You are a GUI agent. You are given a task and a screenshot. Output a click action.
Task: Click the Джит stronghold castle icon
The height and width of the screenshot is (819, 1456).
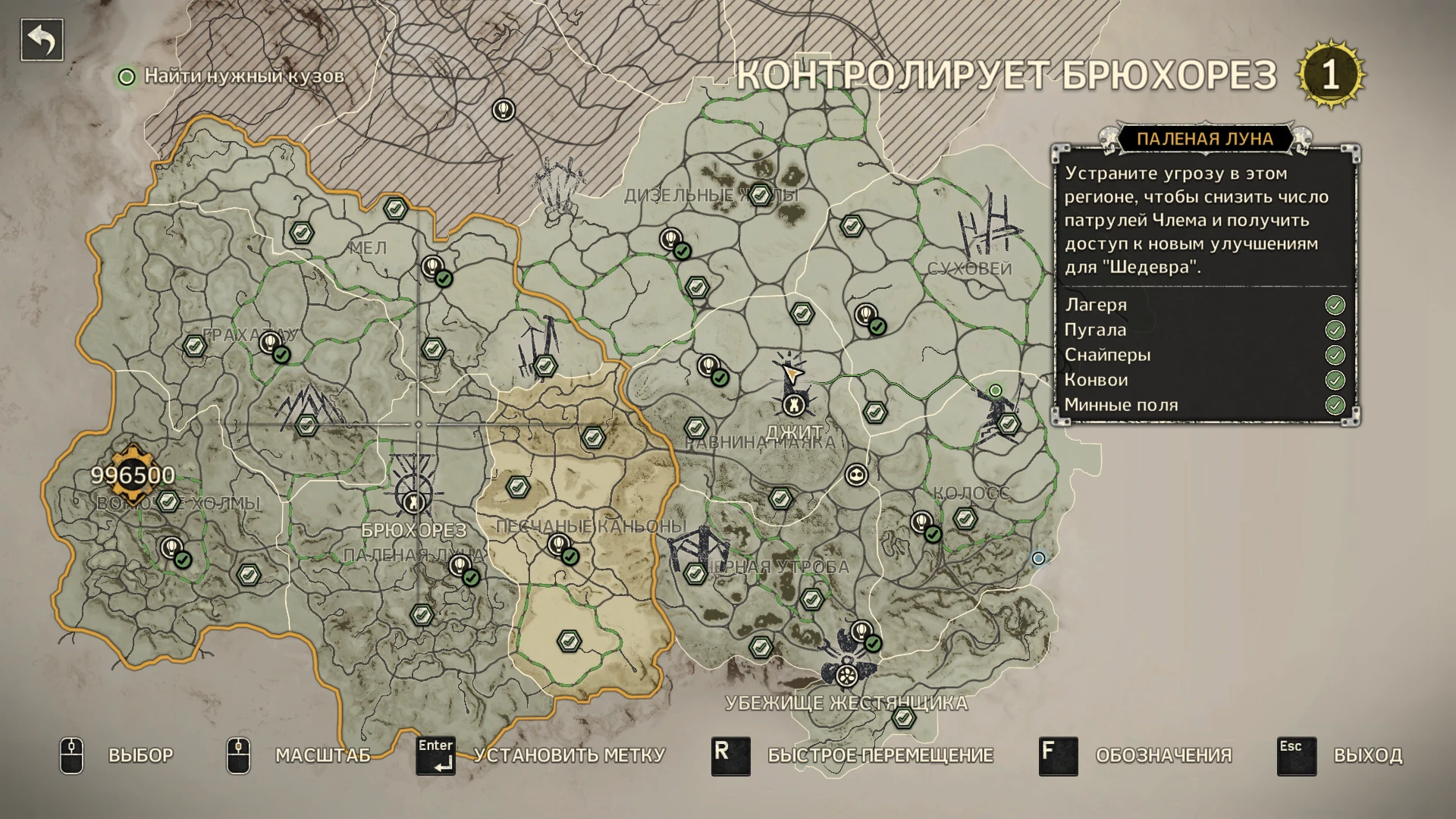(x=793, y=404)
